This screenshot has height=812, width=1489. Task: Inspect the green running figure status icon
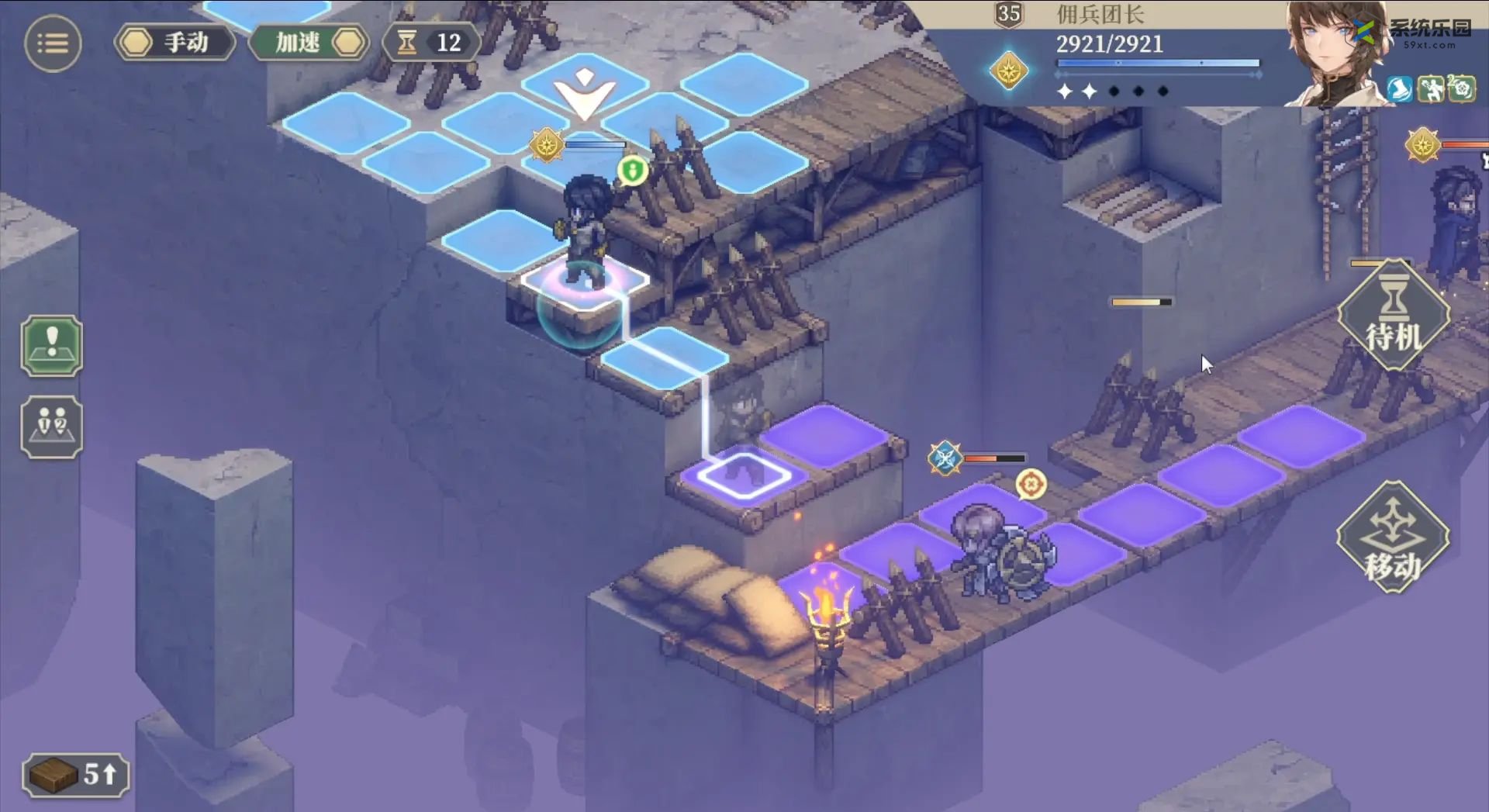tap(1431, 89)
